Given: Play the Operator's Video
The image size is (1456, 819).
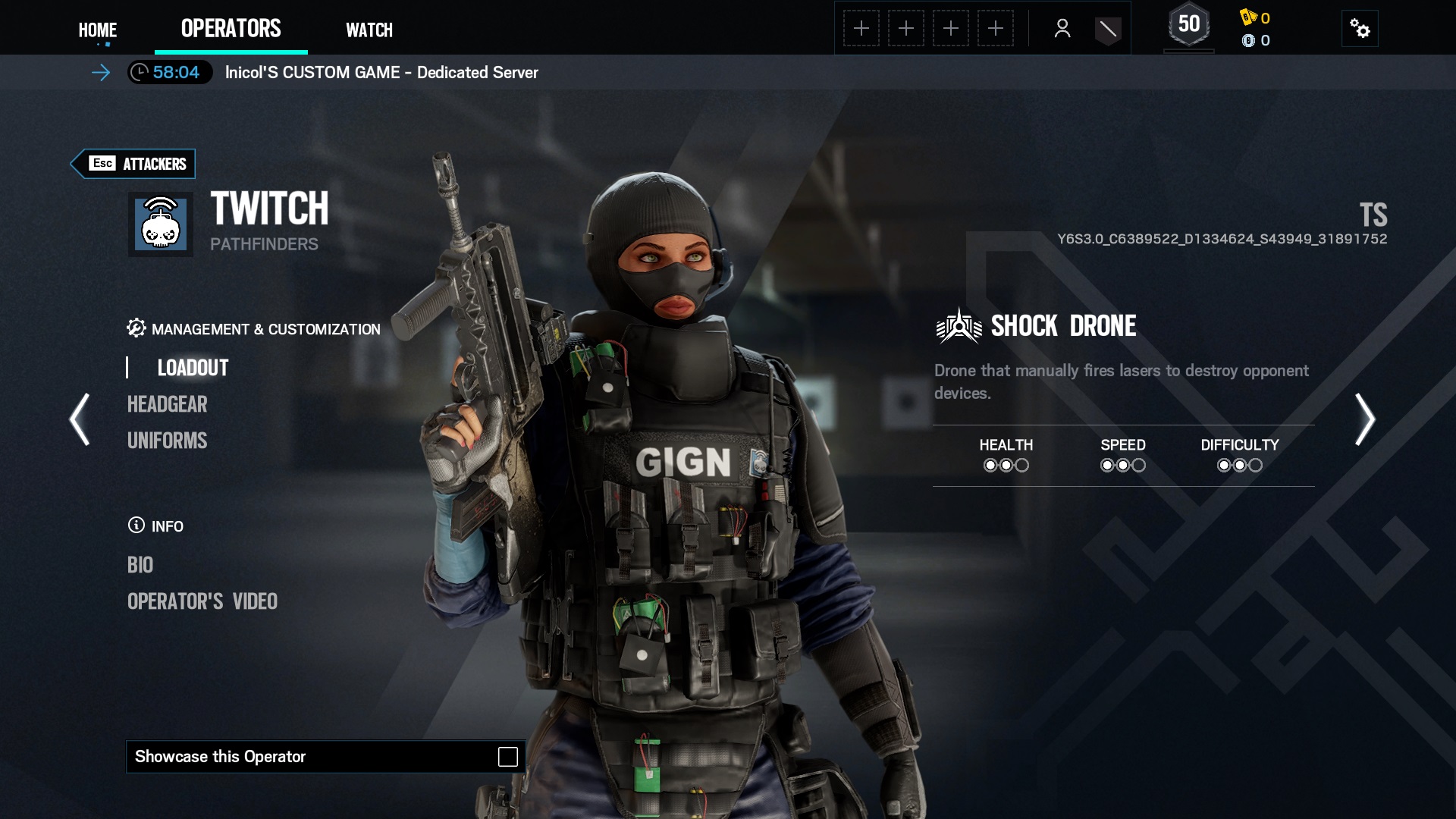Looking at the screenshot, I should pyautogui.click(x=202, y=601).
